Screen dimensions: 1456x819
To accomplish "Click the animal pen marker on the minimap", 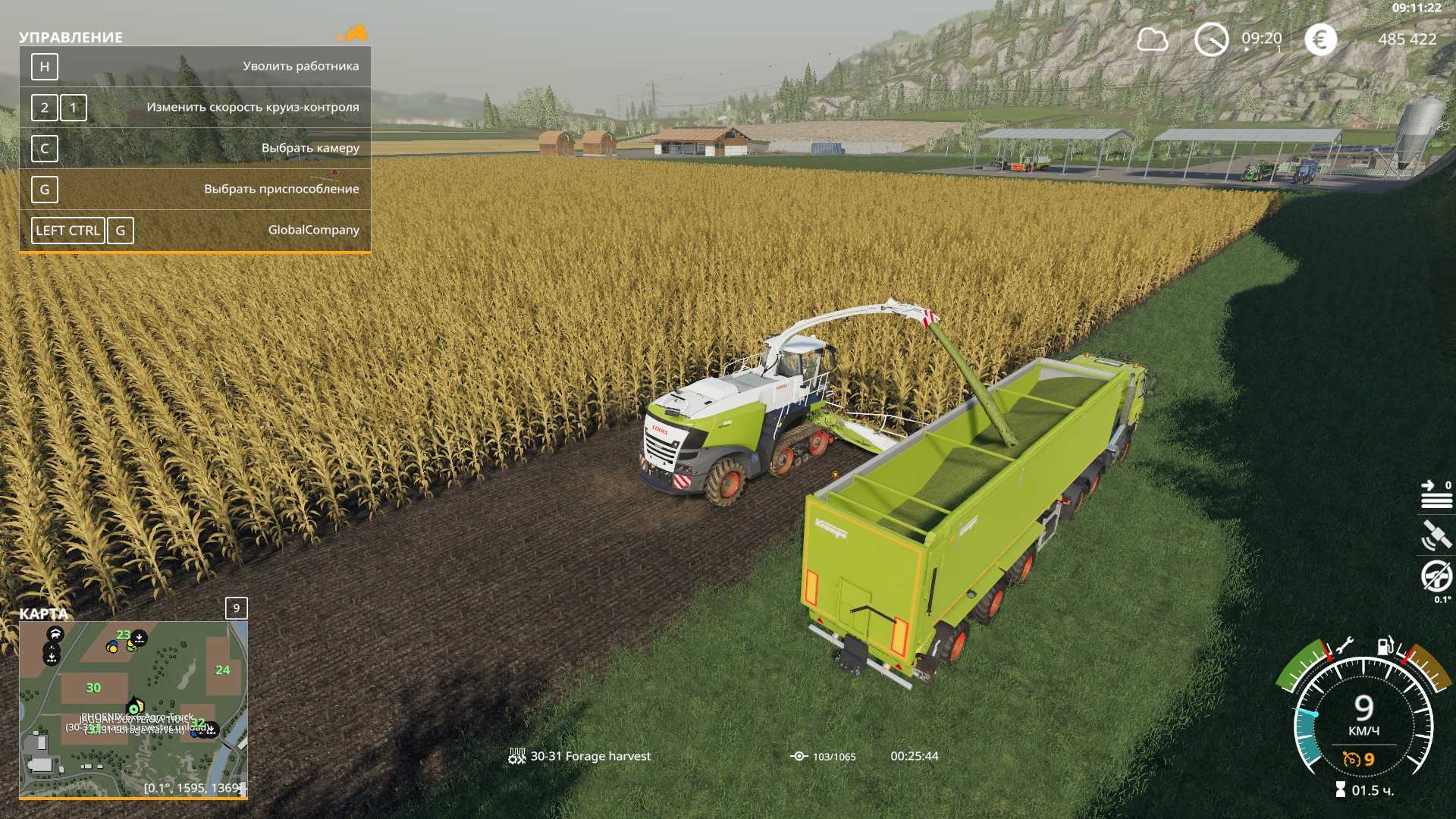I will [x=55, y=634].
